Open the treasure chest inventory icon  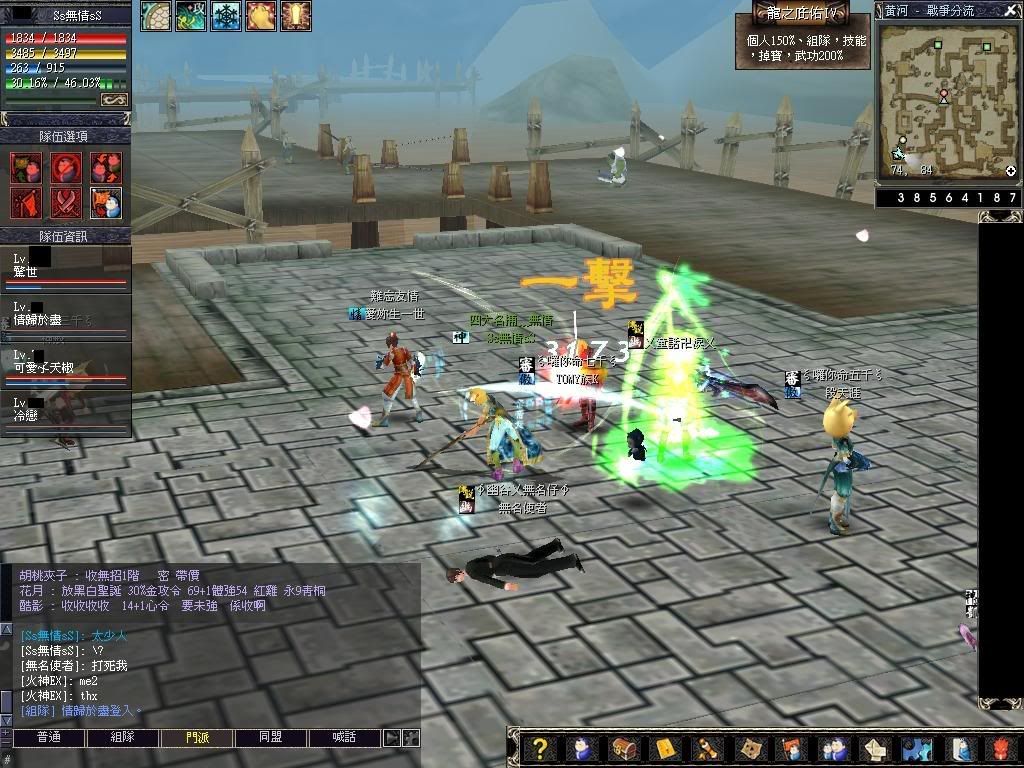[x=623, y=748]
